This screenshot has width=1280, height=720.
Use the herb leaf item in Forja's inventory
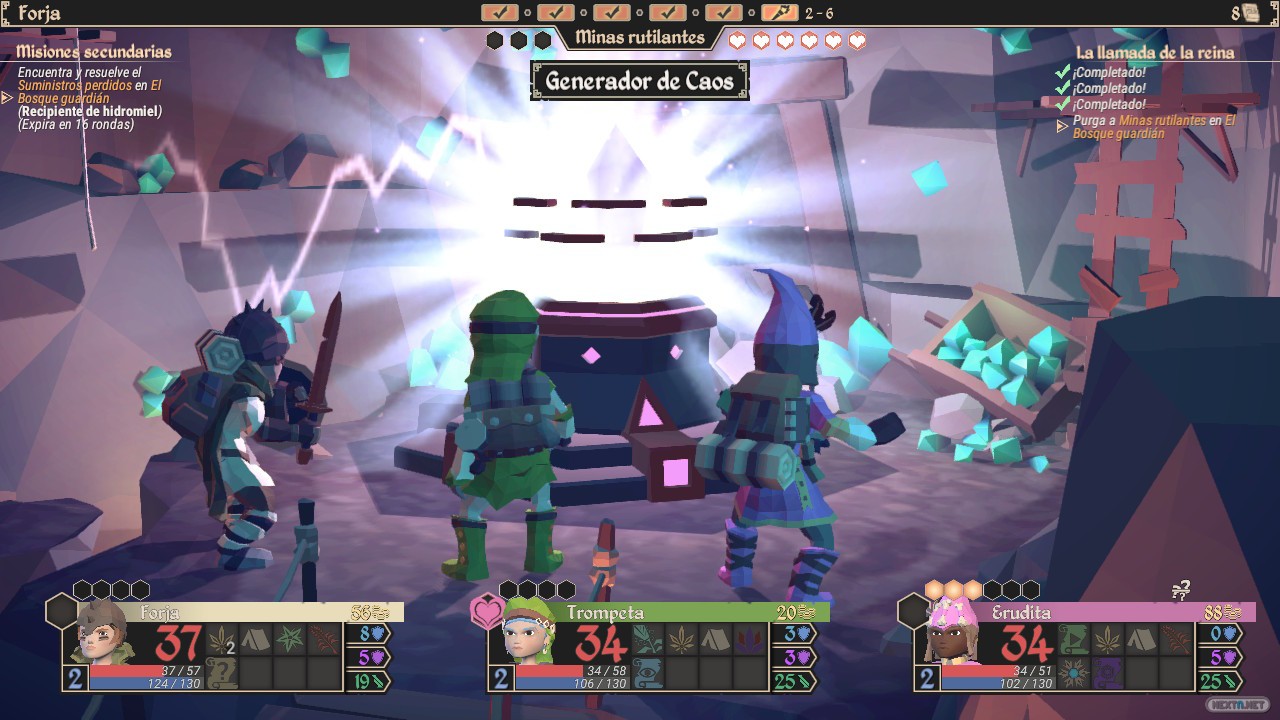[x=222, y=639]
